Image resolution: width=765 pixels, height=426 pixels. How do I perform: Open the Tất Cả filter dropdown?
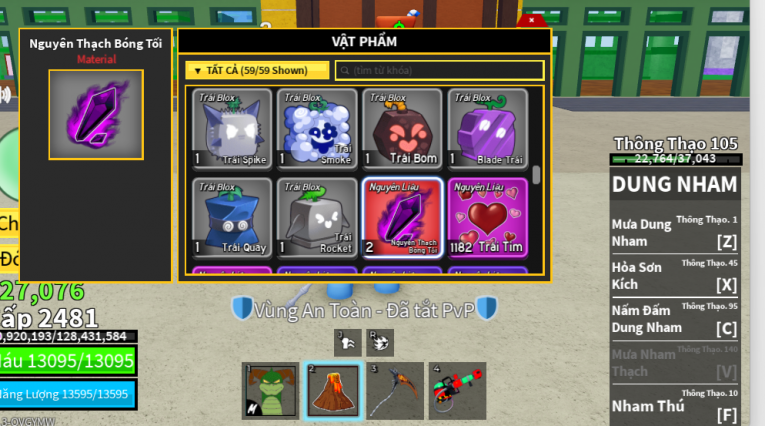pos(257,70)
